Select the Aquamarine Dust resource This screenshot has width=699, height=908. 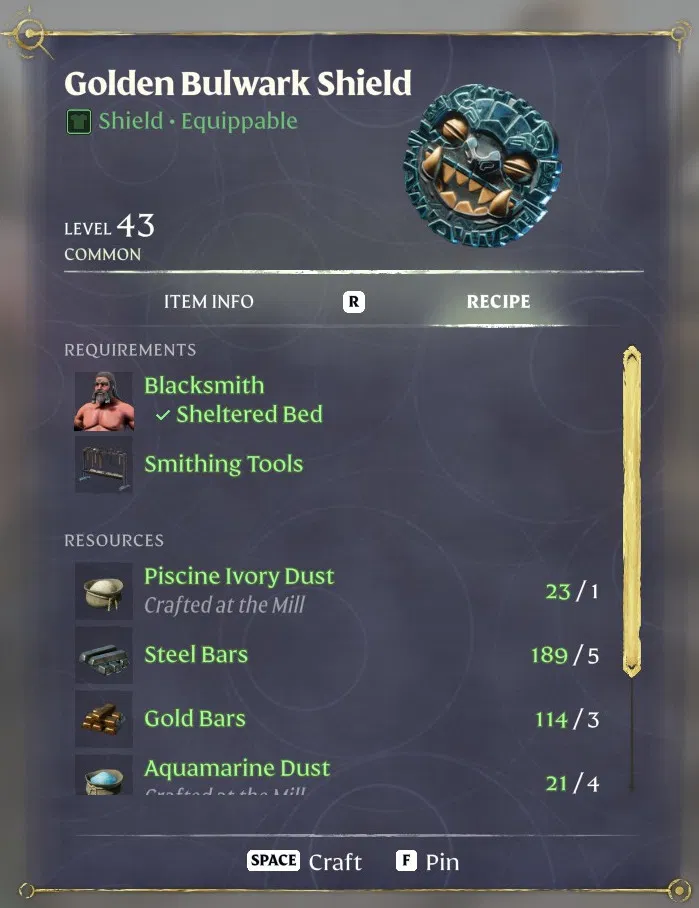[x=237, y=769]
